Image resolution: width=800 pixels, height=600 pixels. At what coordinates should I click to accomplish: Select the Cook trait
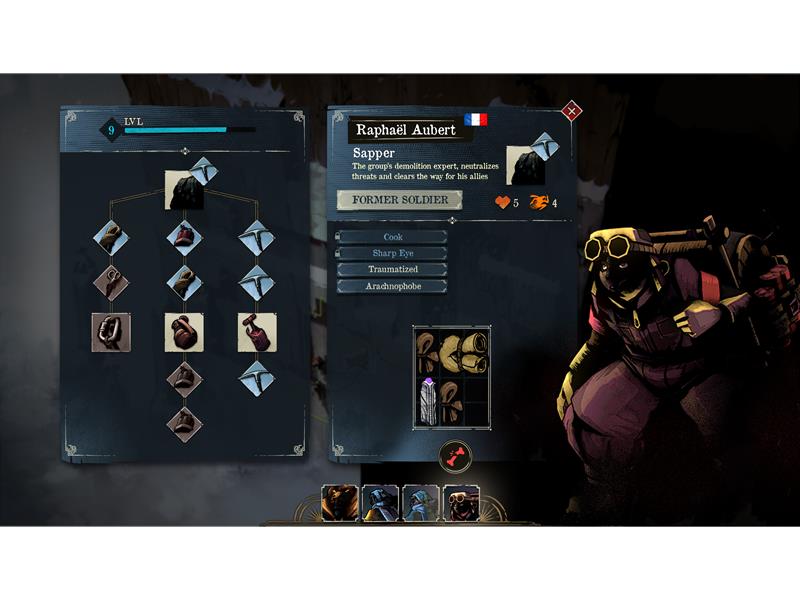tap(393, 237)
